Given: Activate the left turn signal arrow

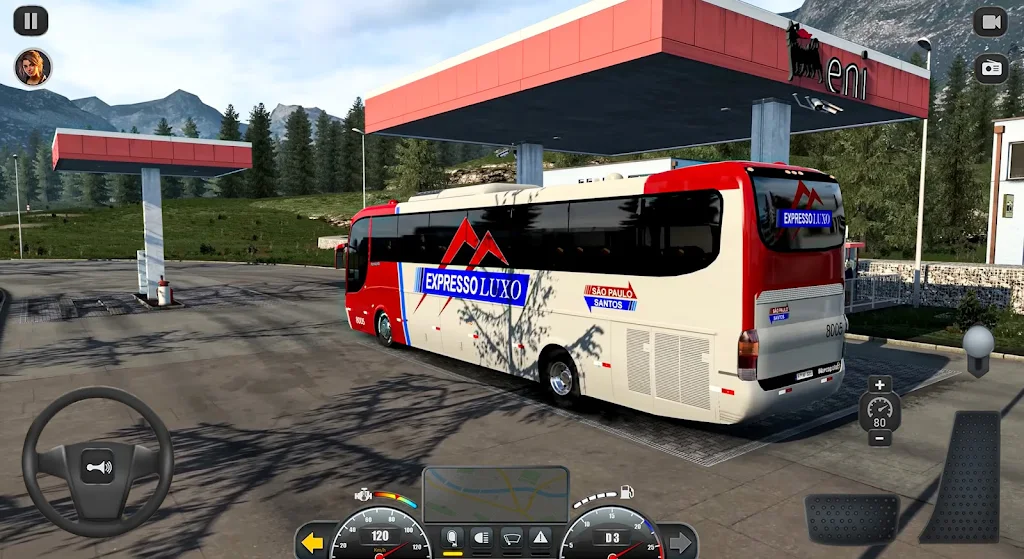Looking at the screenshot, I should pos(312,543).
